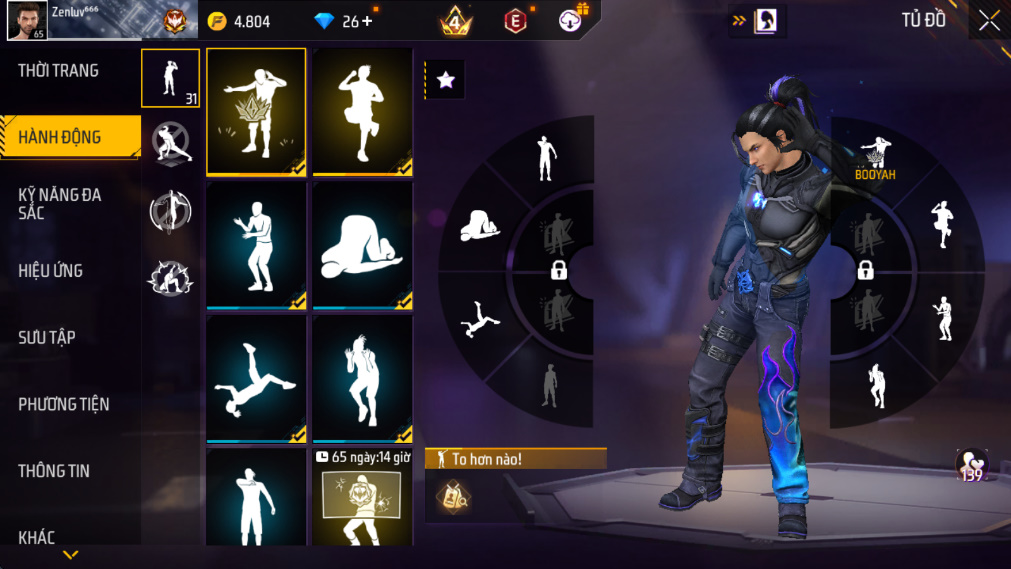Open the Khác category
Screen dimensions: 1011x569
(37, 538)
